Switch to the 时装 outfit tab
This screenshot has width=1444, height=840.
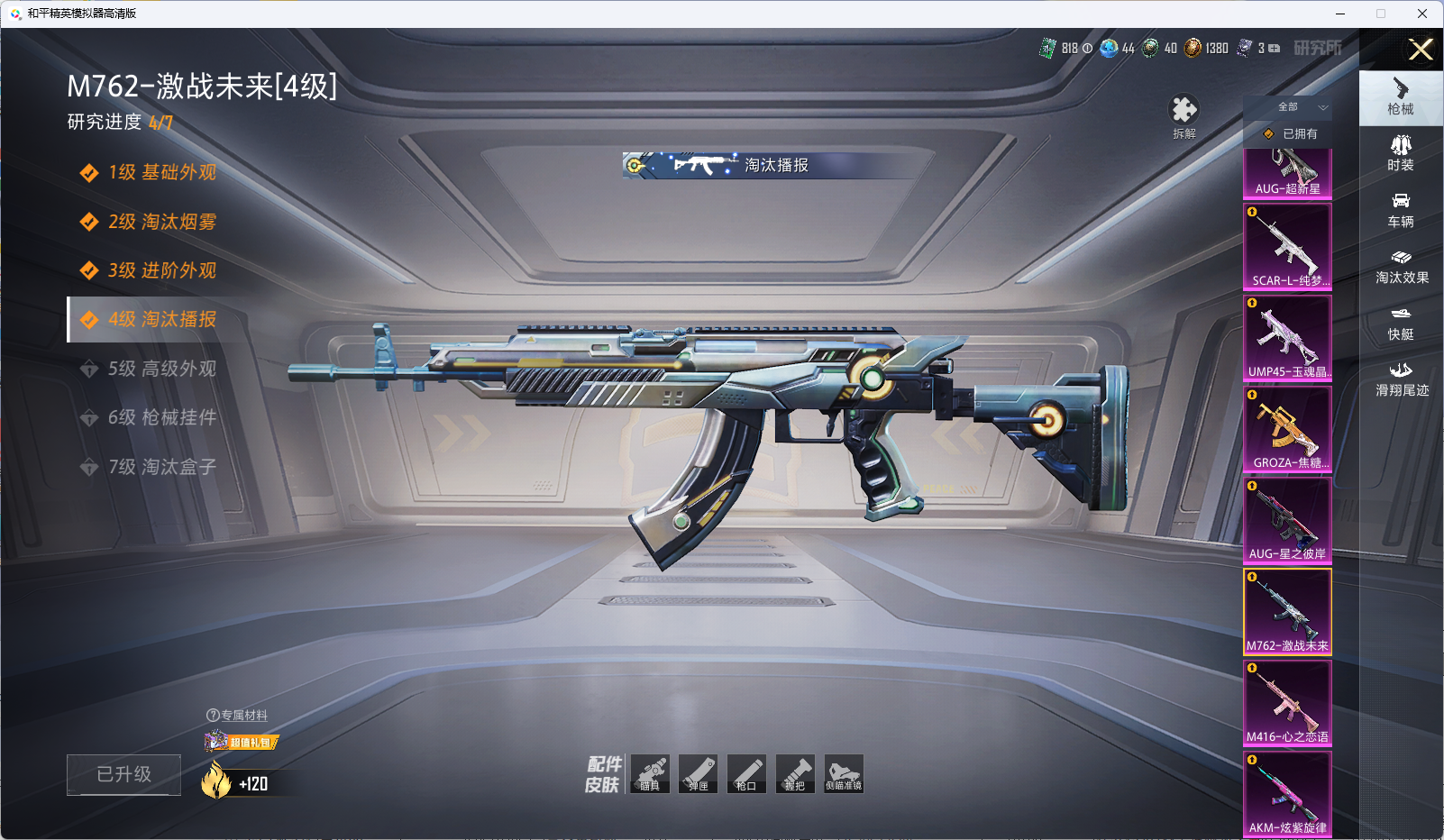click(1400, 152)
